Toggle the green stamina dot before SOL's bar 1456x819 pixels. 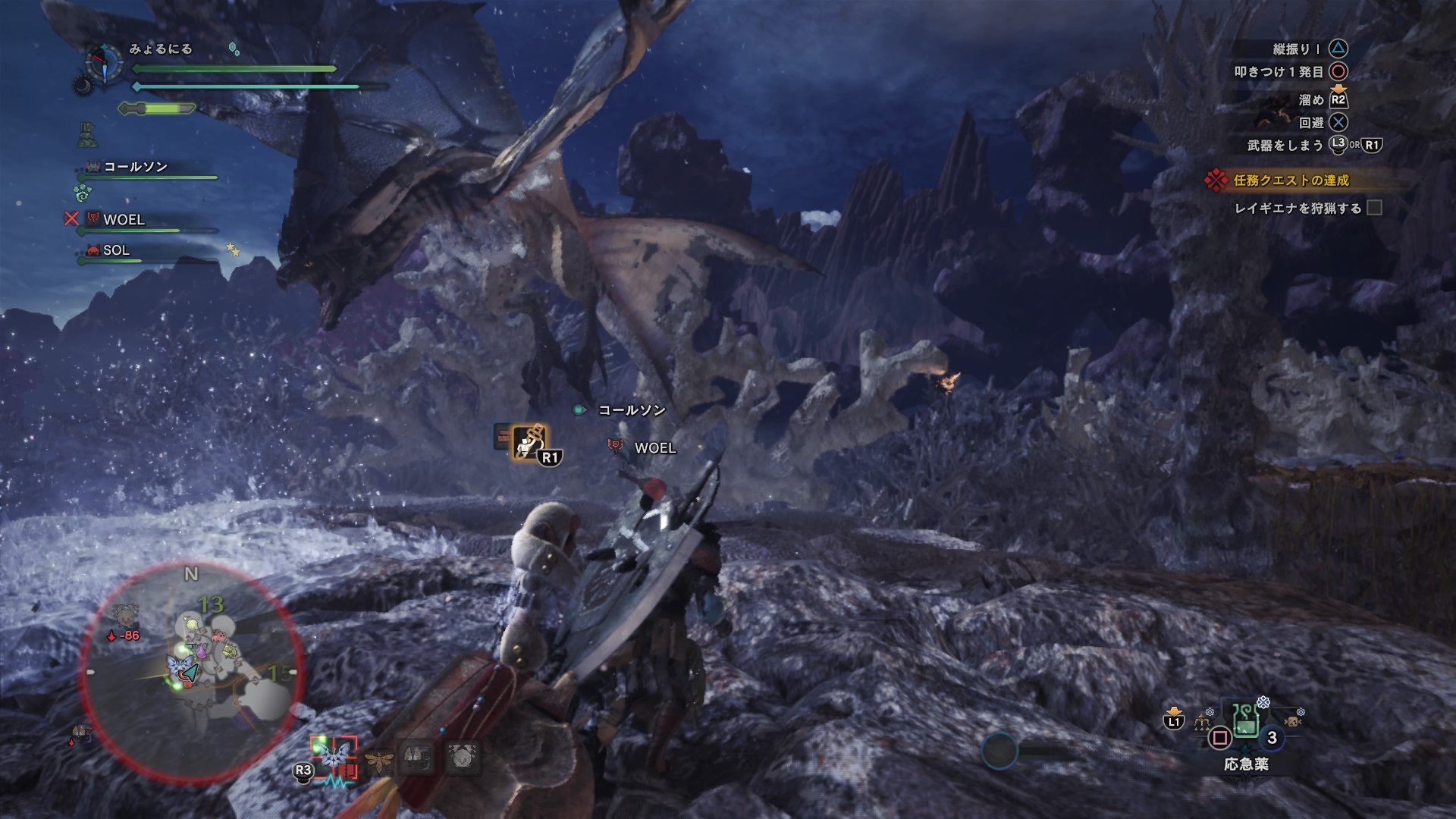click(x=81, y=261)
